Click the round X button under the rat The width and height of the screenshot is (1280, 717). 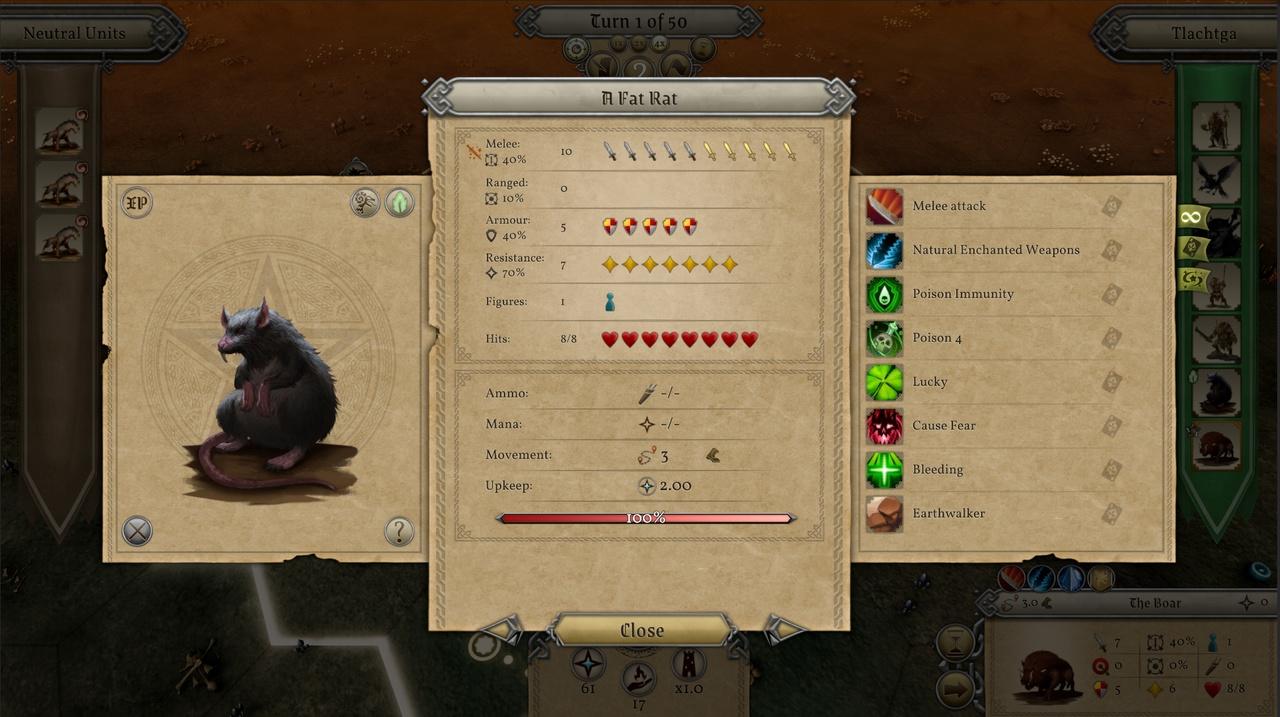click(x=137, y=531)
